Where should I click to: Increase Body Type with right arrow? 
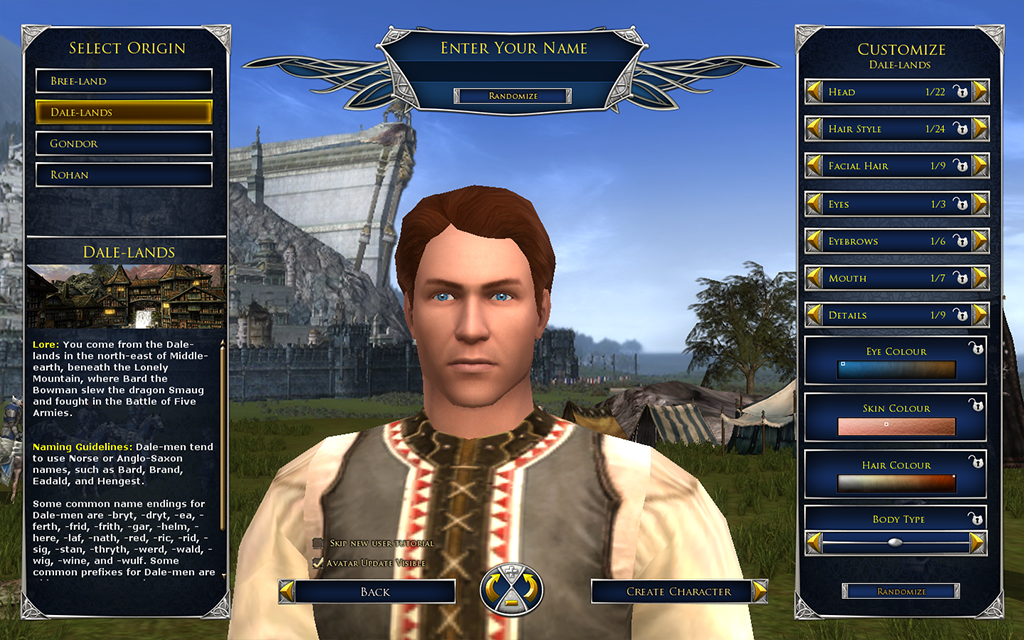pos(978,543)
